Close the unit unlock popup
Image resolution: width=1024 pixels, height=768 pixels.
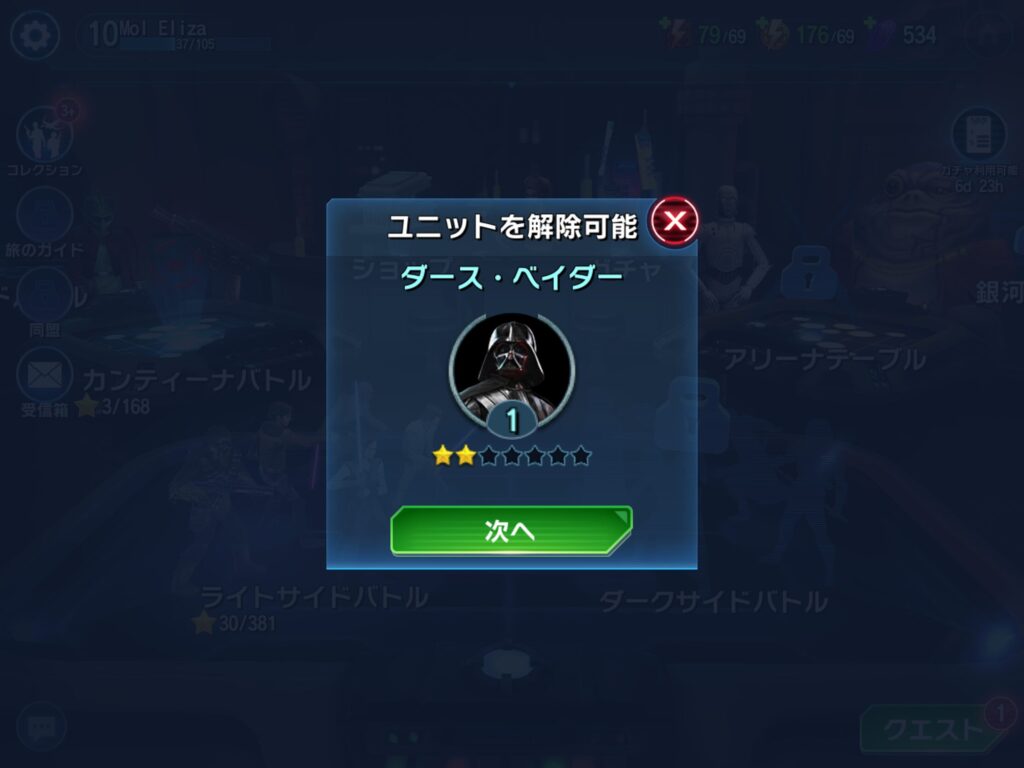pos(674,221)
